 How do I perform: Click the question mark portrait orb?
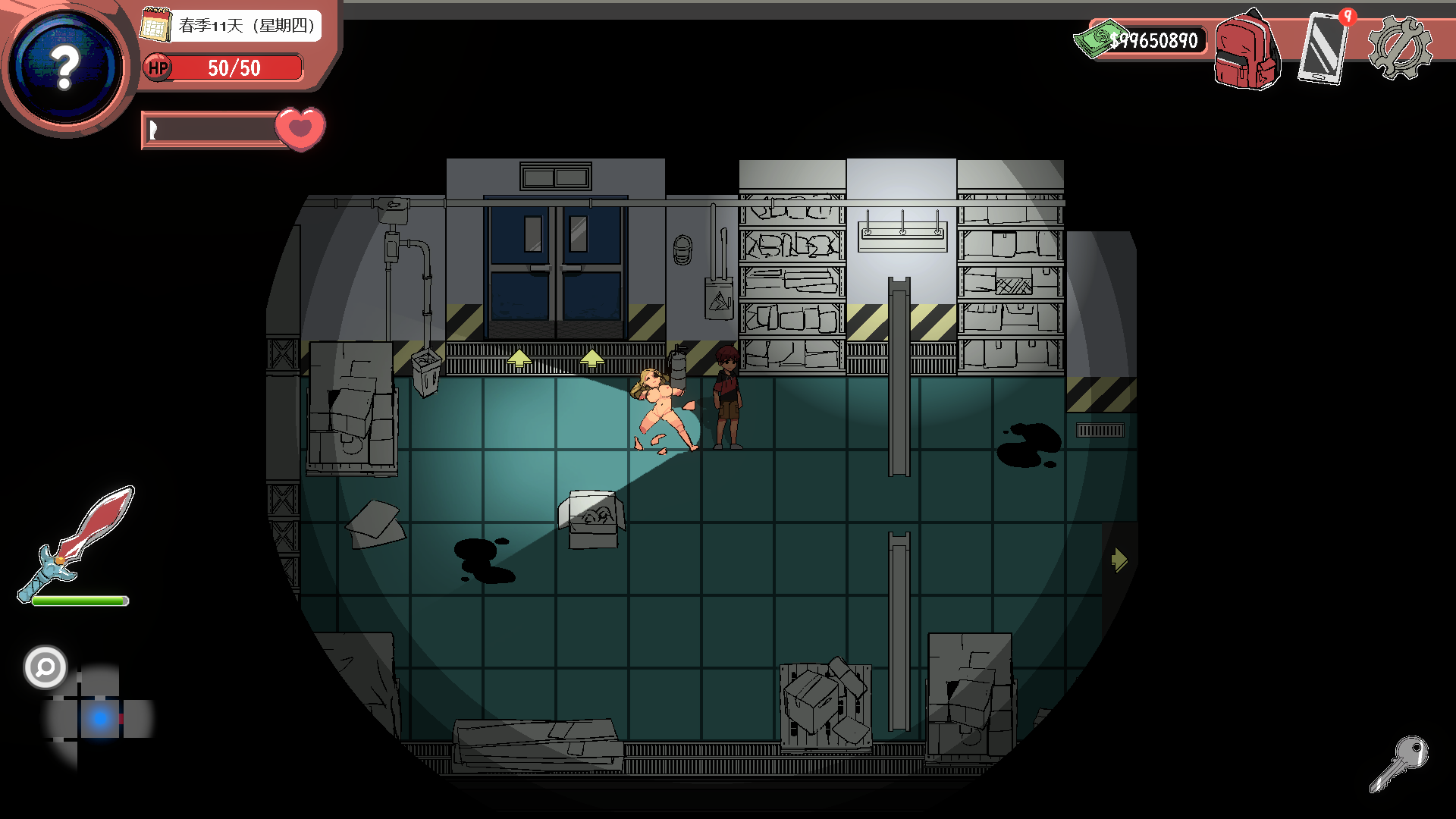click(67, 67)
